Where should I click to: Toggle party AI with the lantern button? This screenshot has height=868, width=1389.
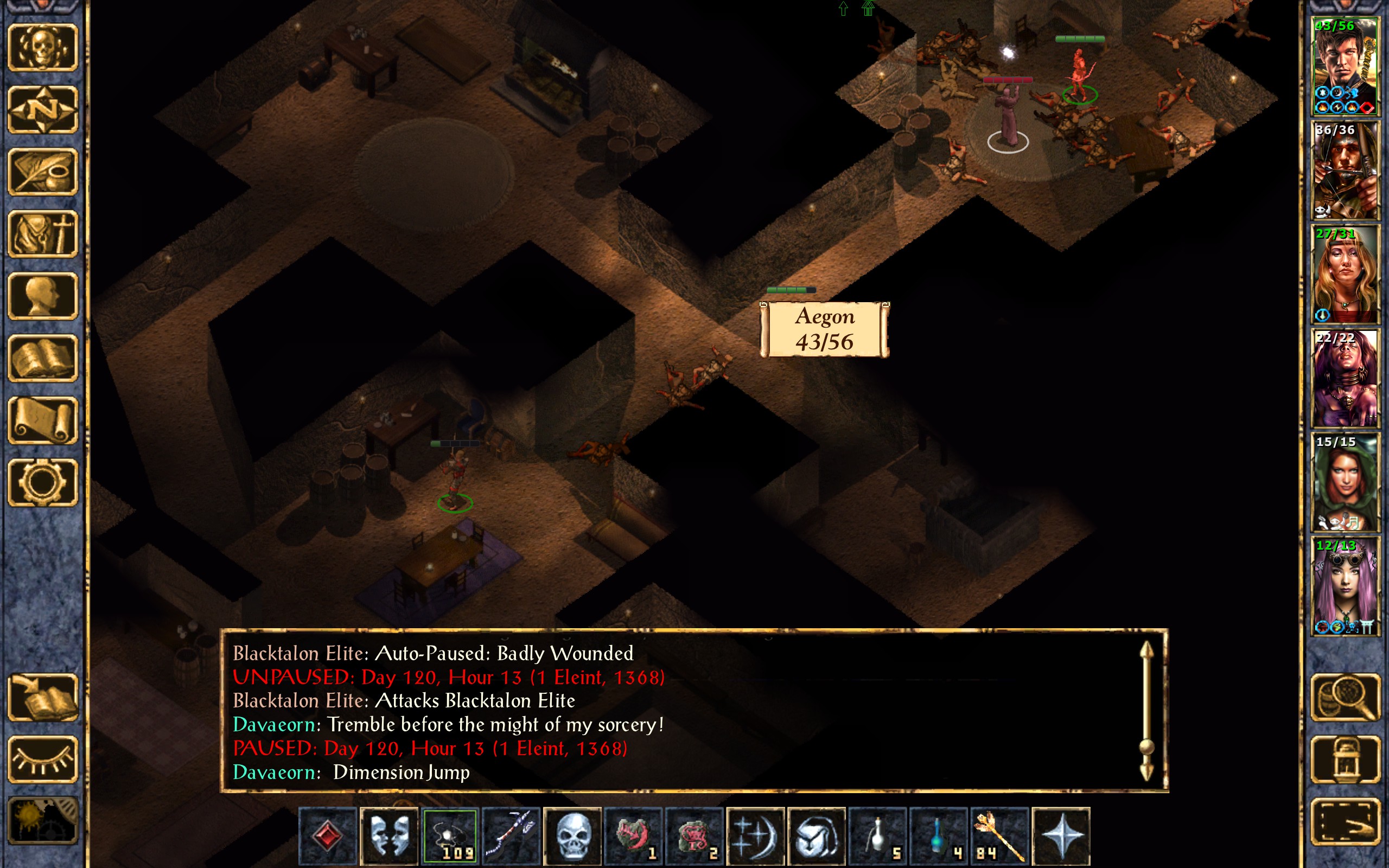1345,759
